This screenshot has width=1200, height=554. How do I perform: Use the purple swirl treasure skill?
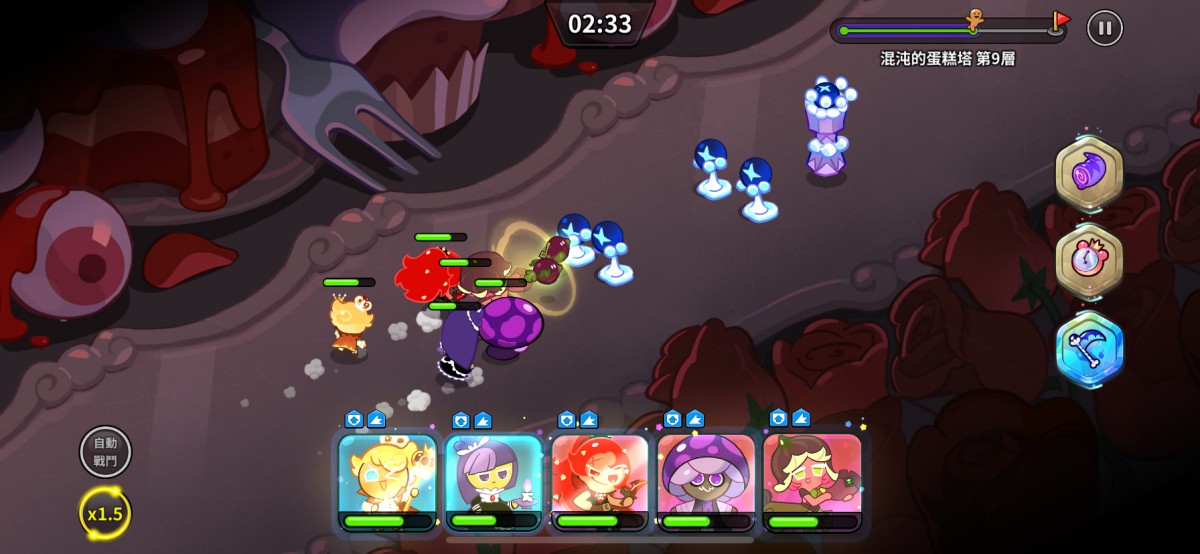click(1089, 175)
